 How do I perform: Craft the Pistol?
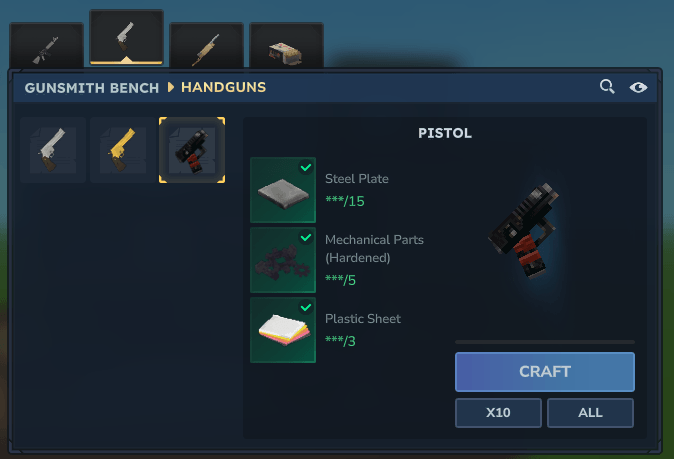pyautogui.click(x=544, y=371)
